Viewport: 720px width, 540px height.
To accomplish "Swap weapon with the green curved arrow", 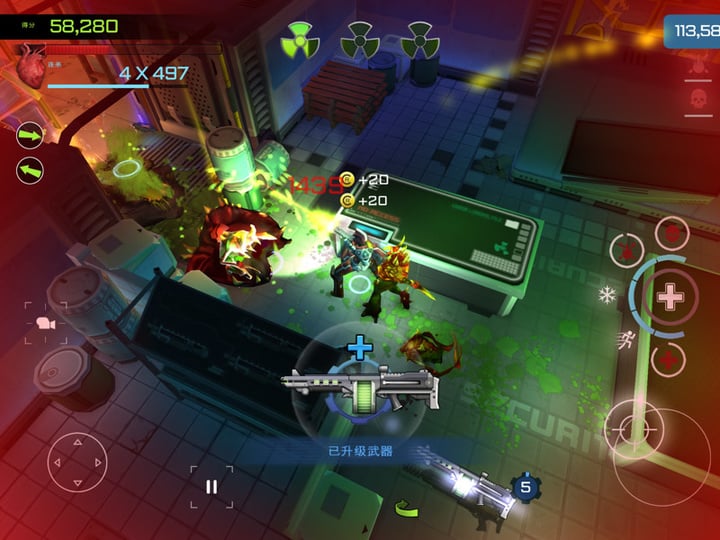I will [406, 508].
